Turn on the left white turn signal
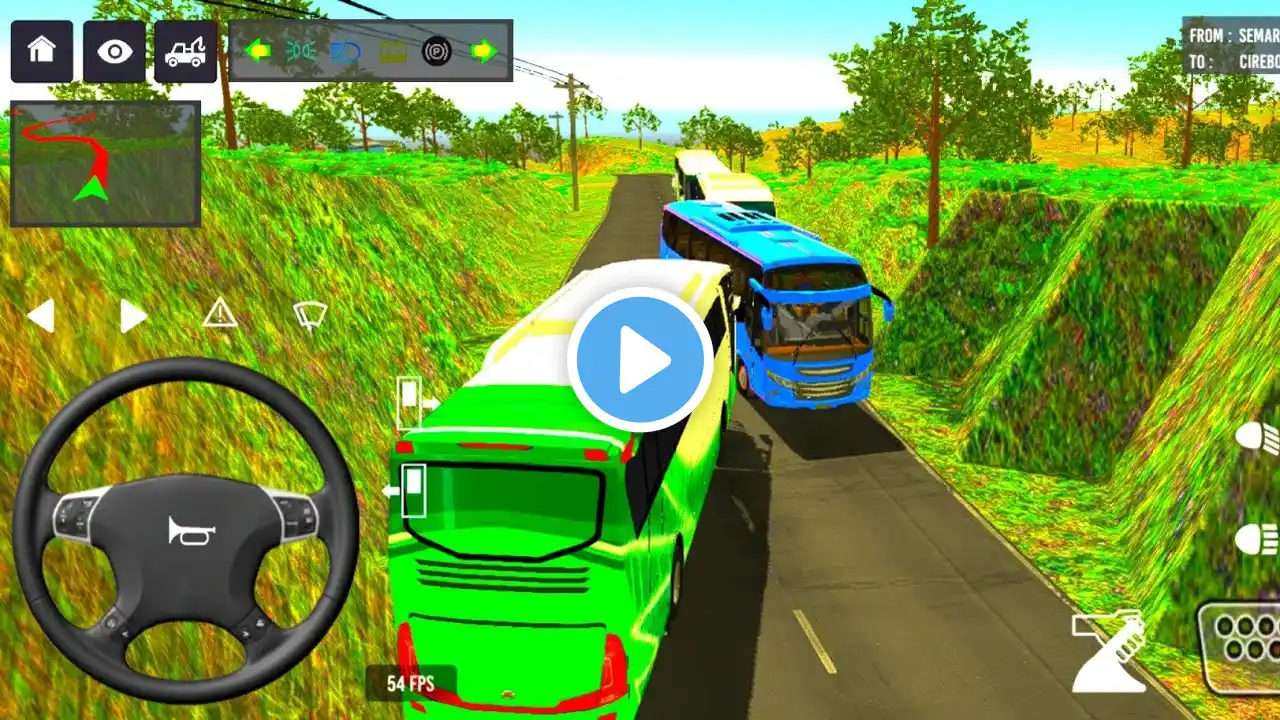 tap(41, 316)
